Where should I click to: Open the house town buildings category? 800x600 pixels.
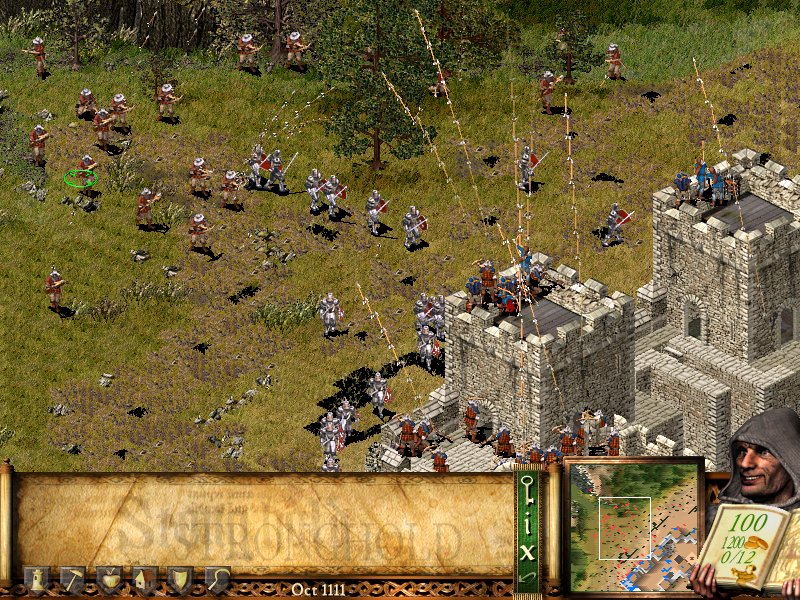145,579
